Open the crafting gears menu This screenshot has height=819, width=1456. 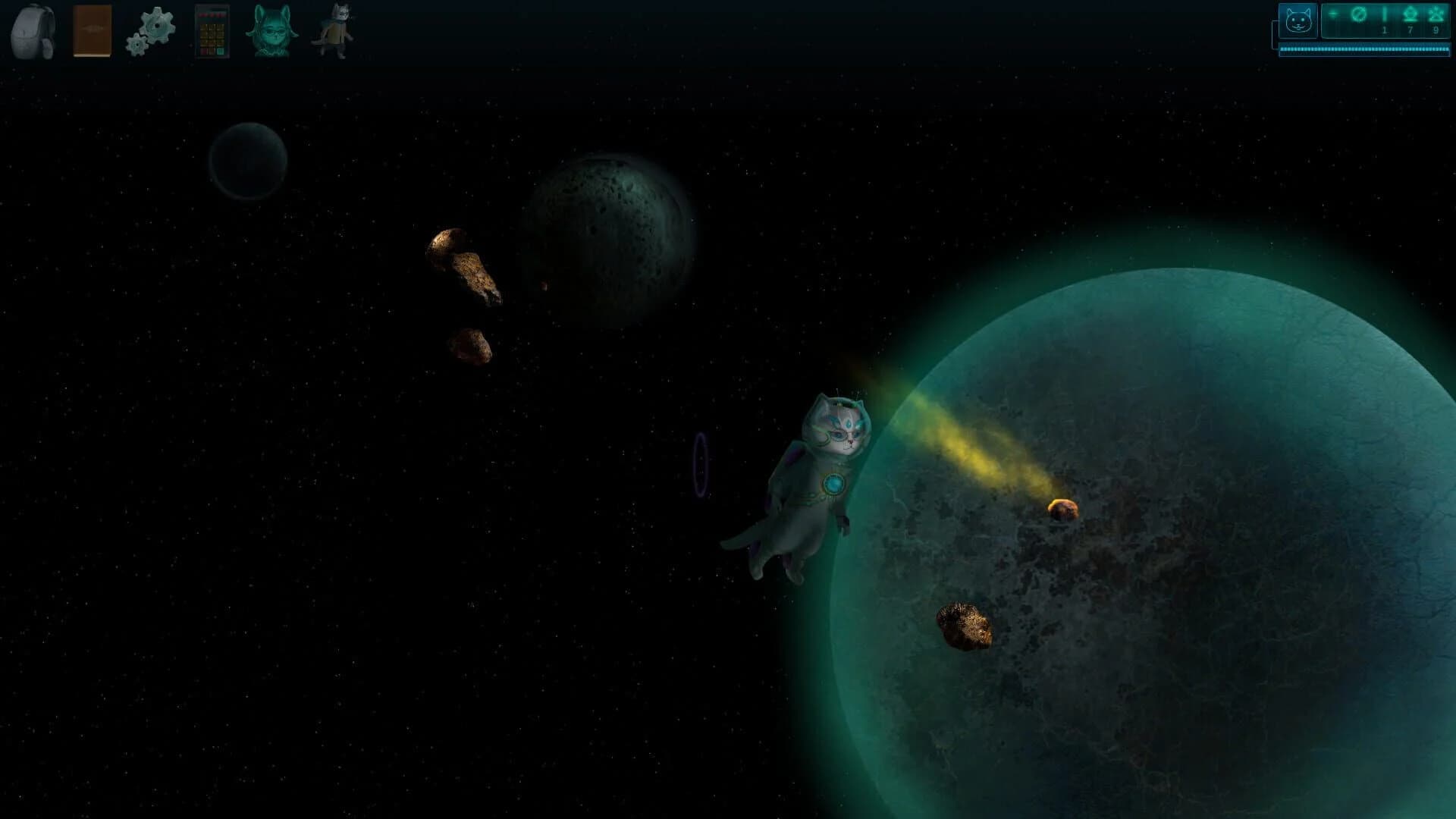tap(150, 30)
